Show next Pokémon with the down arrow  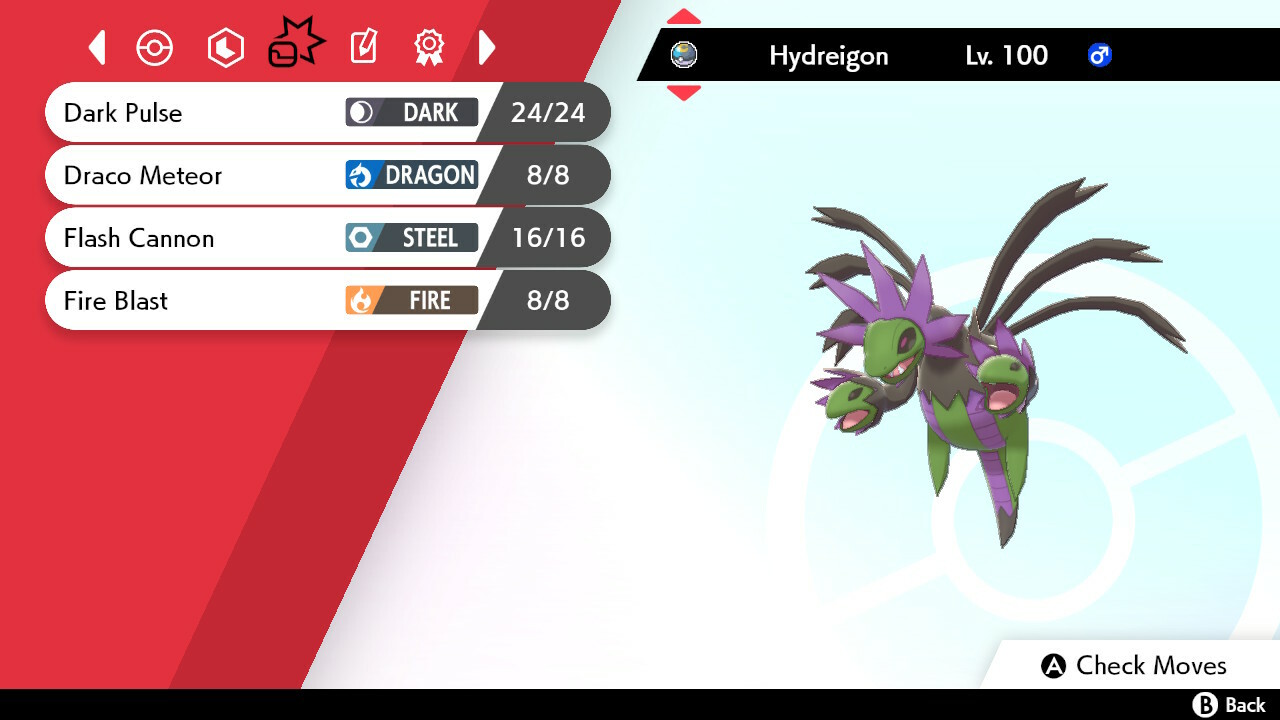(684, 93)
